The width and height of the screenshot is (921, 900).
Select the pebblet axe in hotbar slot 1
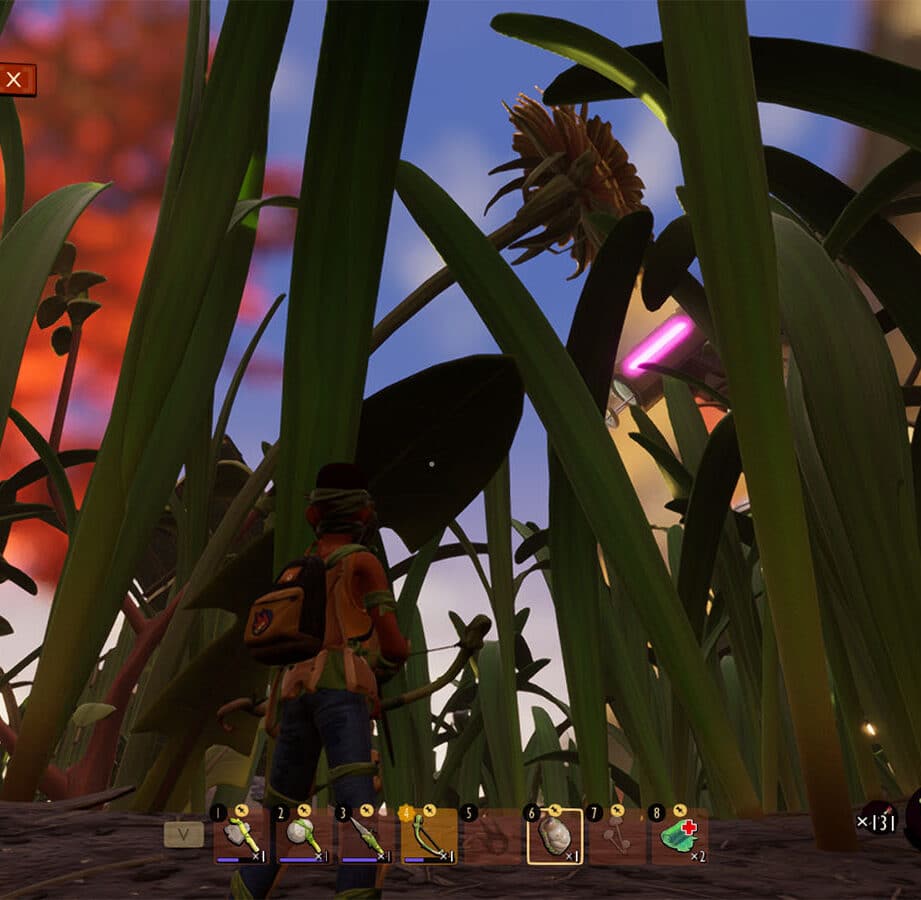pyautogui.click(x=240, y=836)
